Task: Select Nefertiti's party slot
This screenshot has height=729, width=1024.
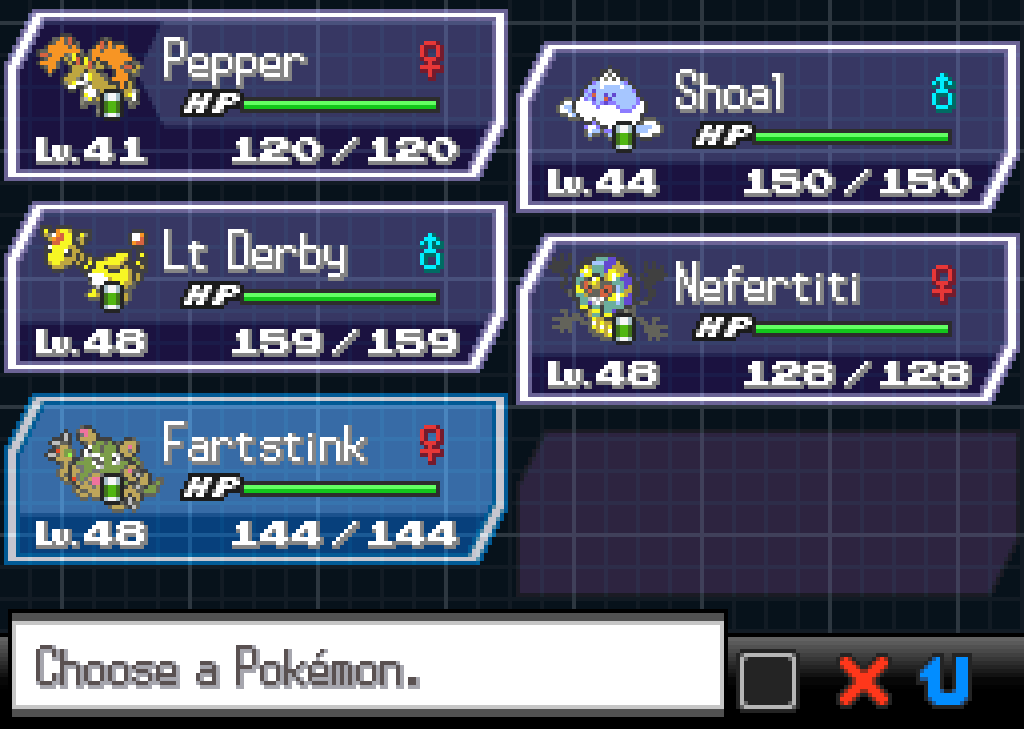Action: tap(765, 320)
